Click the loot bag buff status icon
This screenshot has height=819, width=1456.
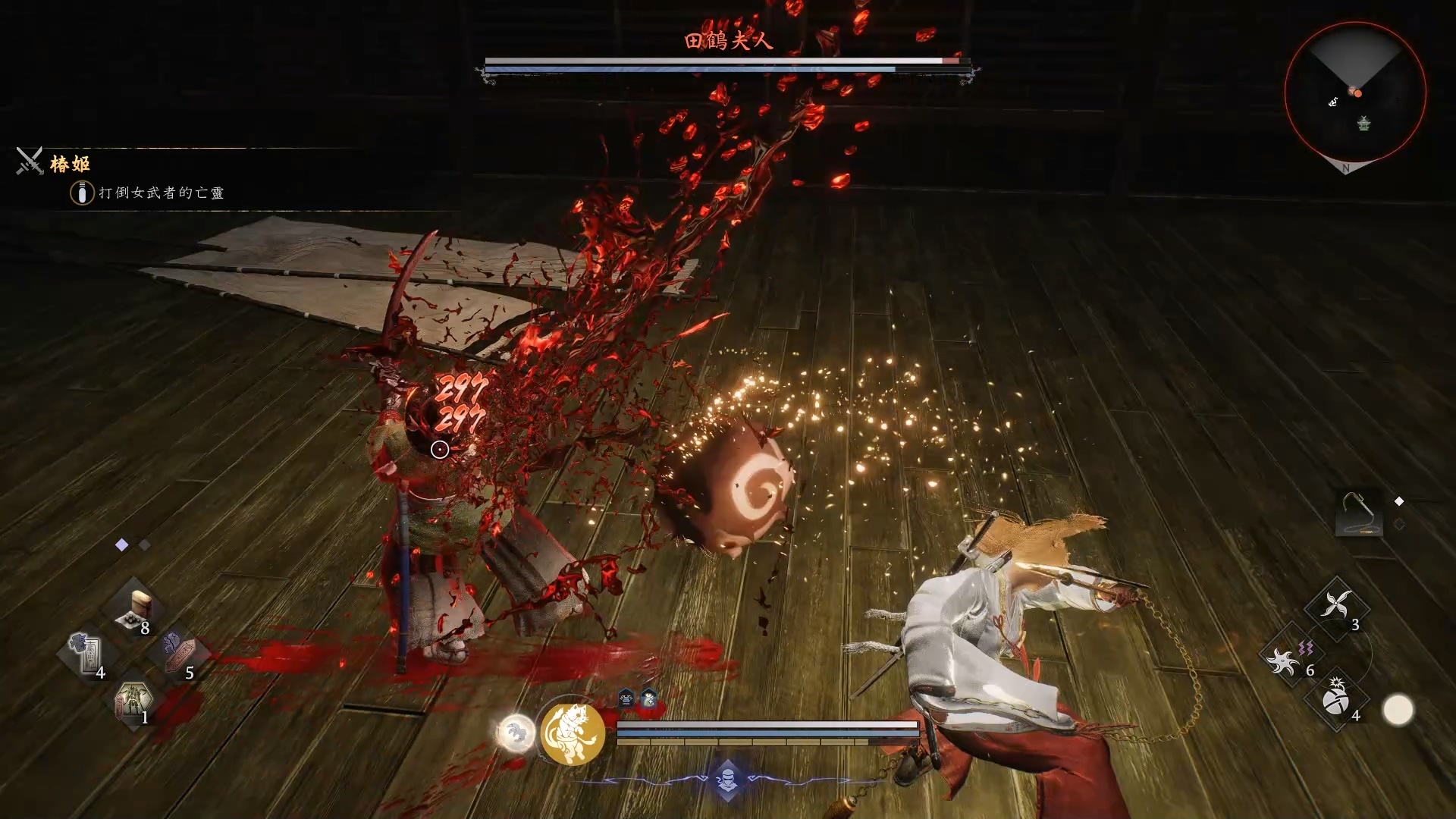pyautogui.click(x=649, y=698)
